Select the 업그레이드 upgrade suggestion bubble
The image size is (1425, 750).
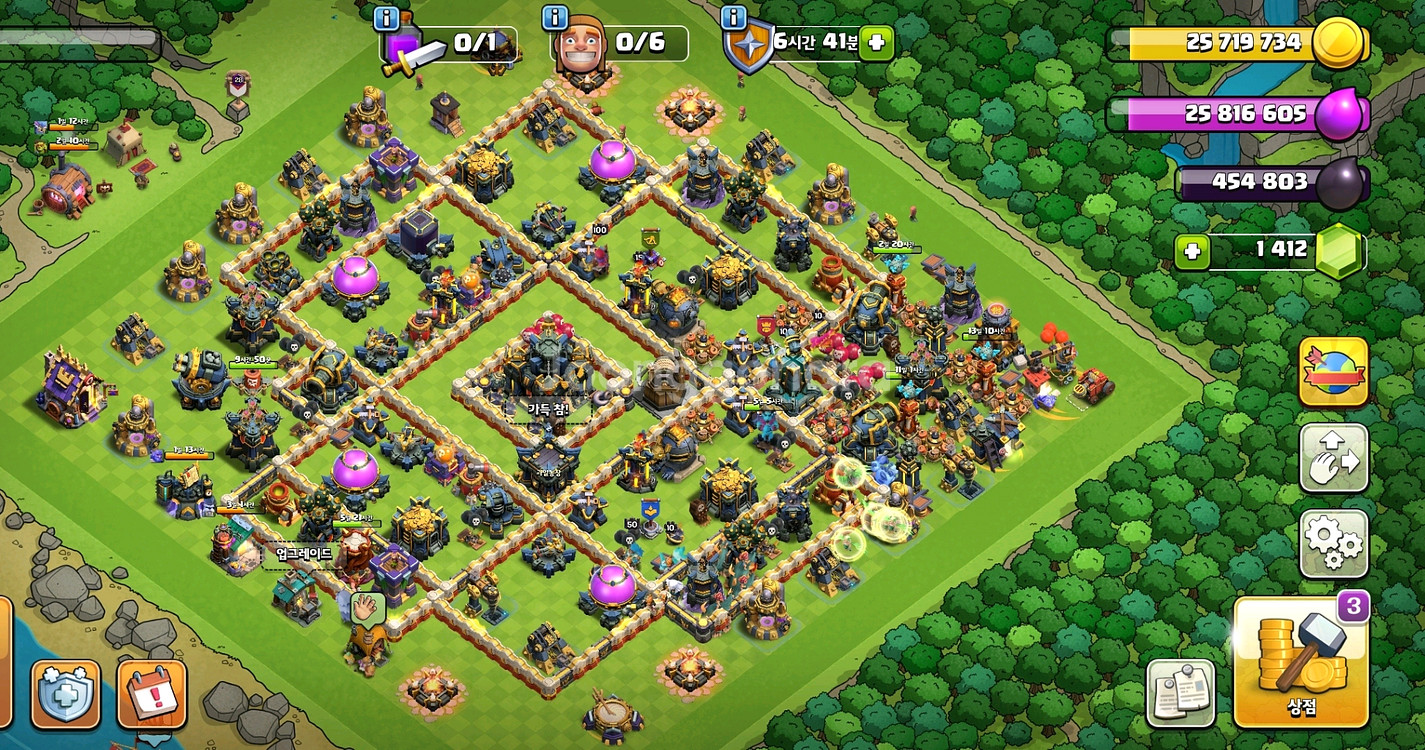click(302, 553)
